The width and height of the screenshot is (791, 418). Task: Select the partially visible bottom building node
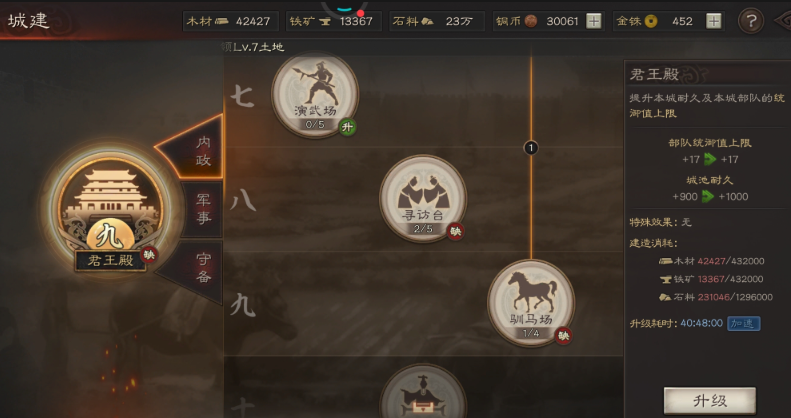[x=422, y=397]
